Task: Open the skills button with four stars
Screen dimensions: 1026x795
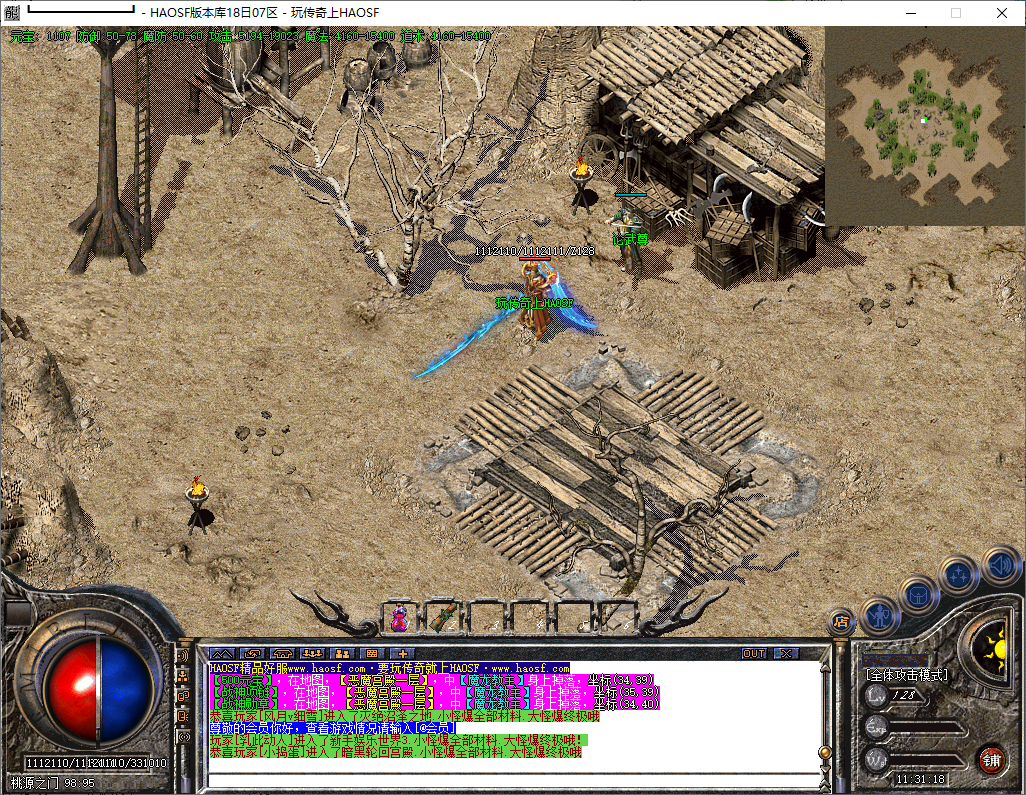Action: pyautogui.click(x=960, y=575)
